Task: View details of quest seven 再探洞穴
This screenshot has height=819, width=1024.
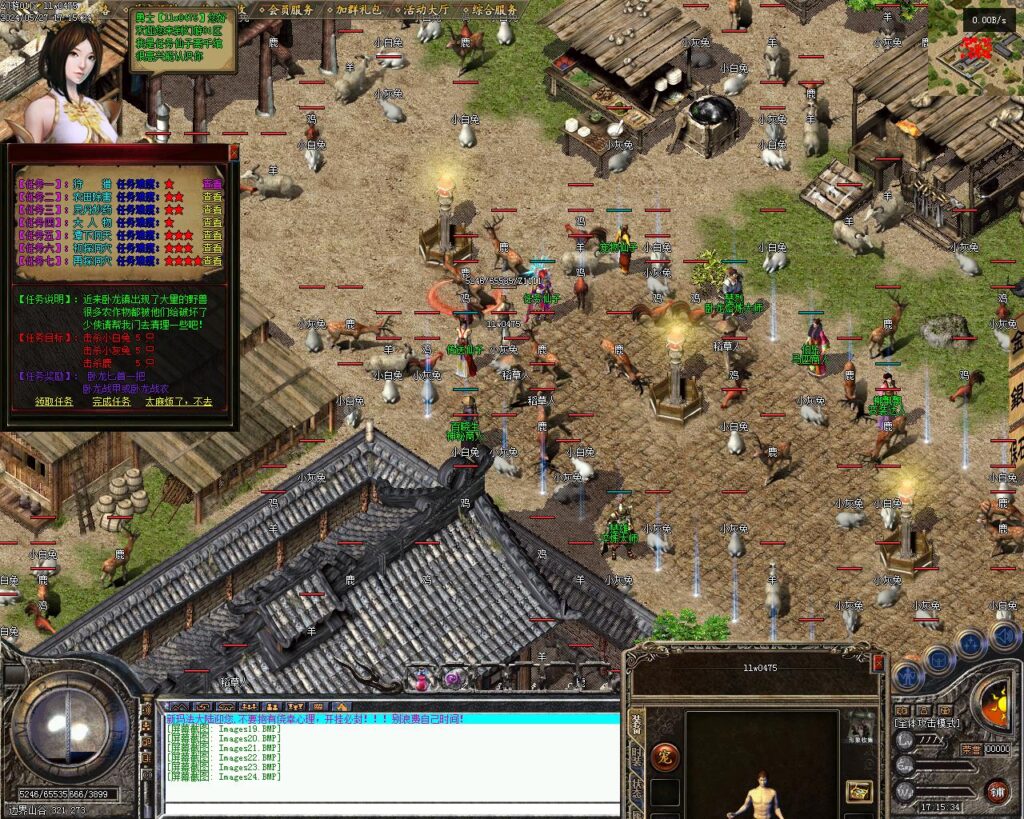Action: [x=212, y=261]
